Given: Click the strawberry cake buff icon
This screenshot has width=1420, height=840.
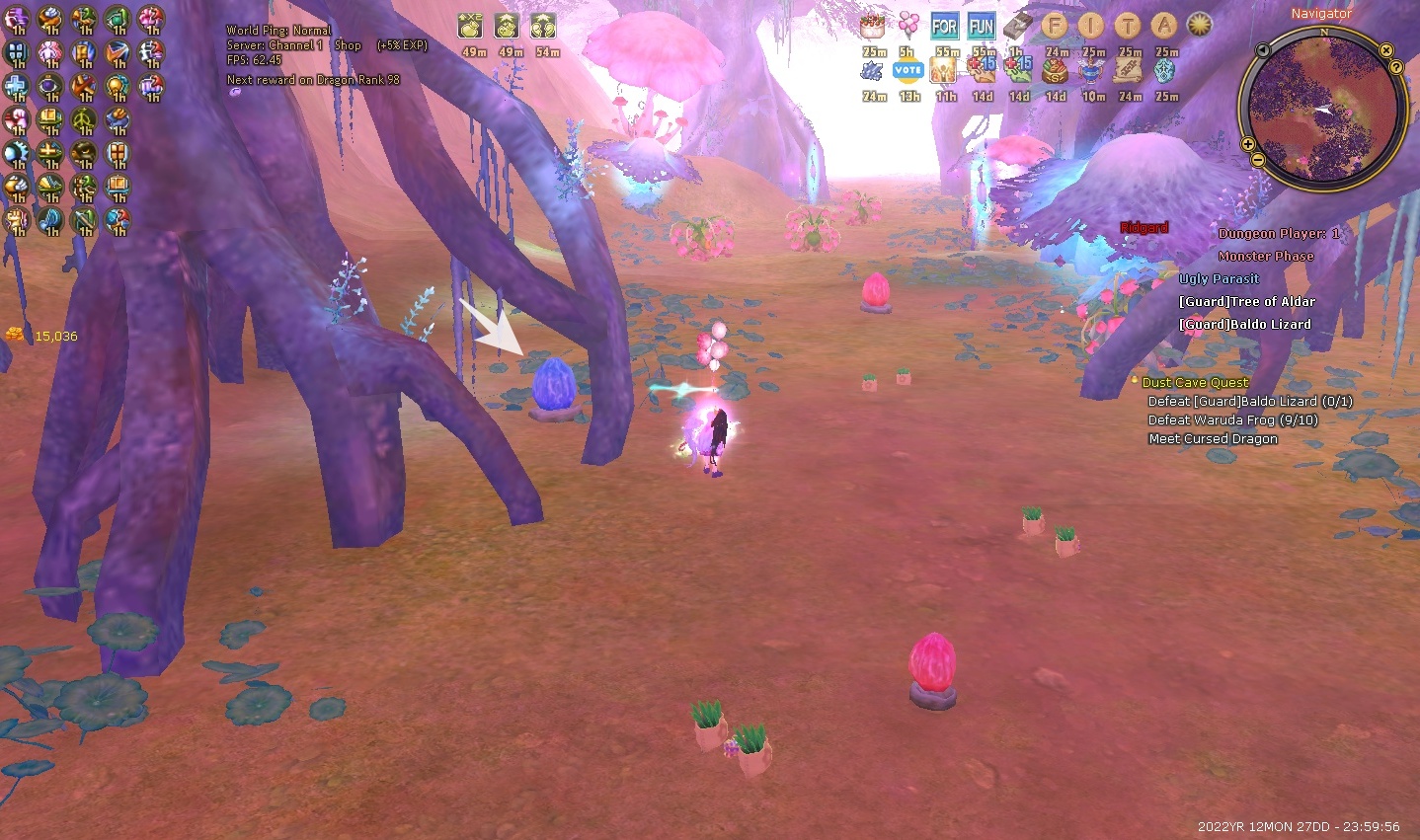Looking at the screenshot, I should 872,27.
